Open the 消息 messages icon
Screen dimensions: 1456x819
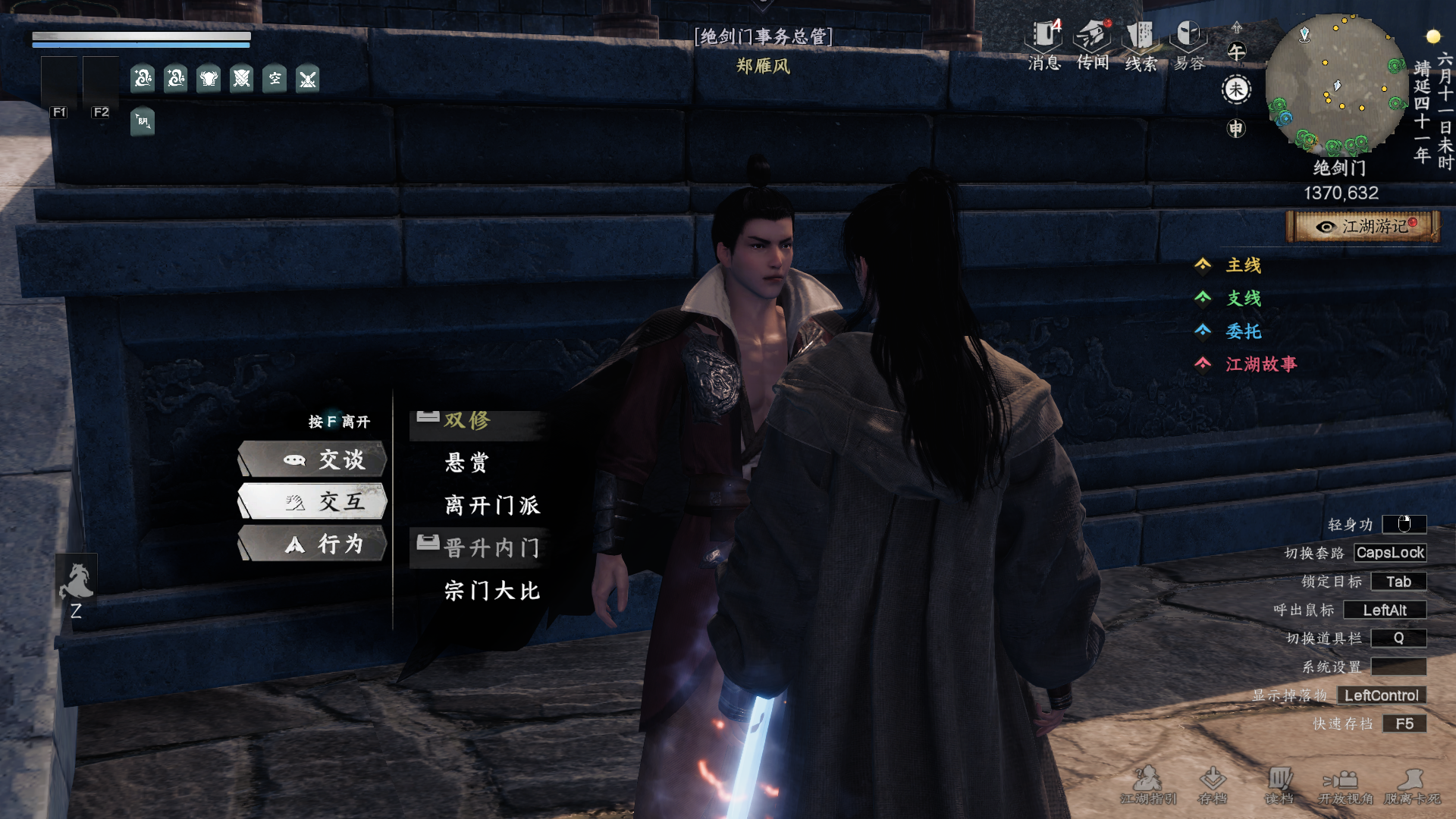coord(1044,44)
